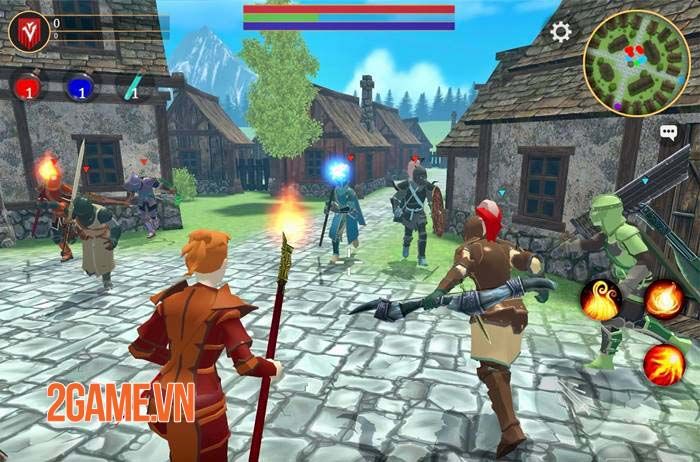Use the red health potion

(28, 88)
